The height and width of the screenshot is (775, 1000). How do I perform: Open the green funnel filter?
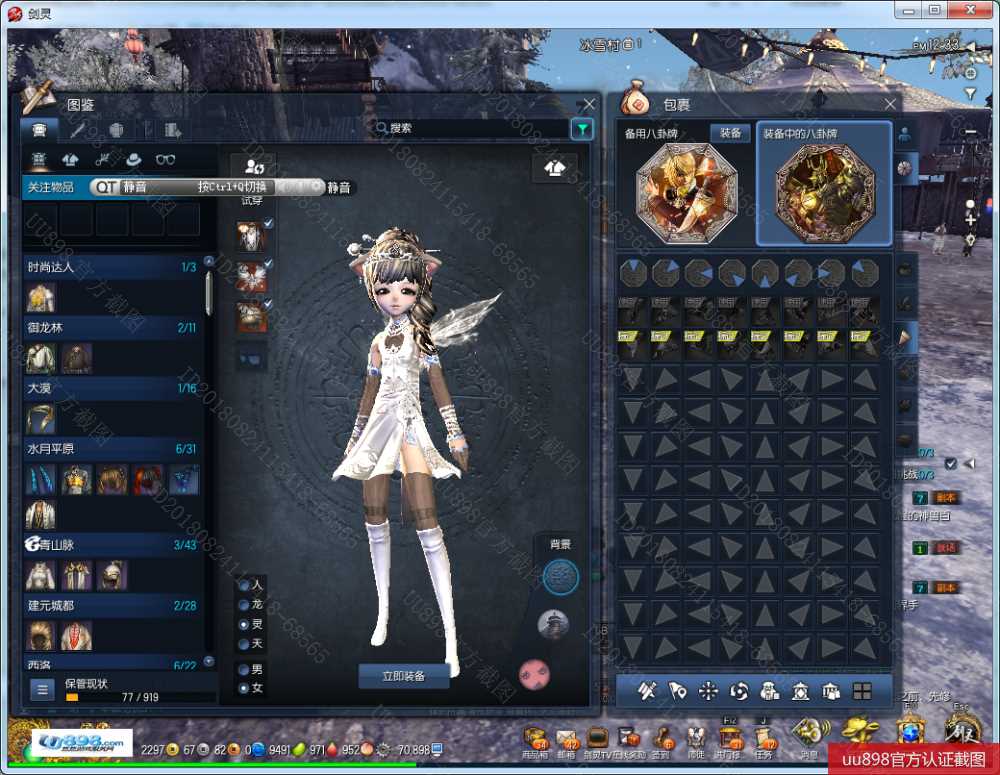(582, 128)
